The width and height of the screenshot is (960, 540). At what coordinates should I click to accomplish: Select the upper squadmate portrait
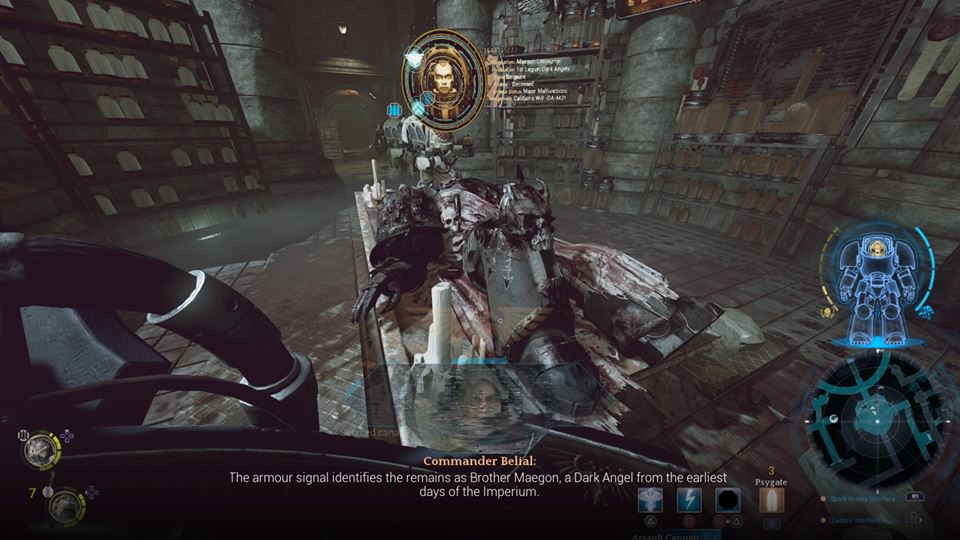pos(41,451)
